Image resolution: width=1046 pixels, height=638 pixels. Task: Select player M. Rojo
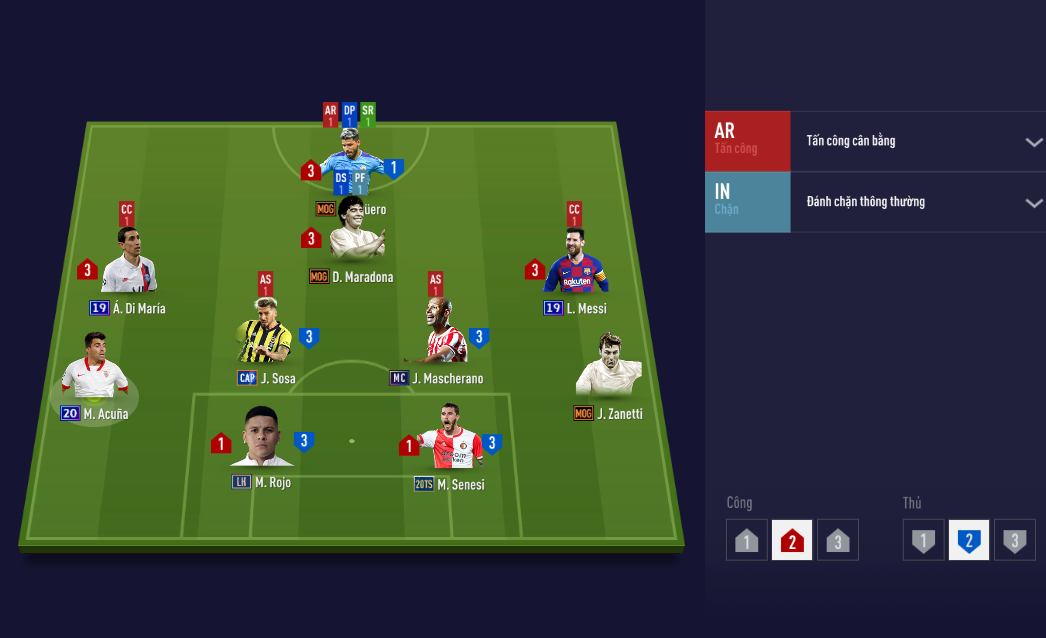click(262, 439)
